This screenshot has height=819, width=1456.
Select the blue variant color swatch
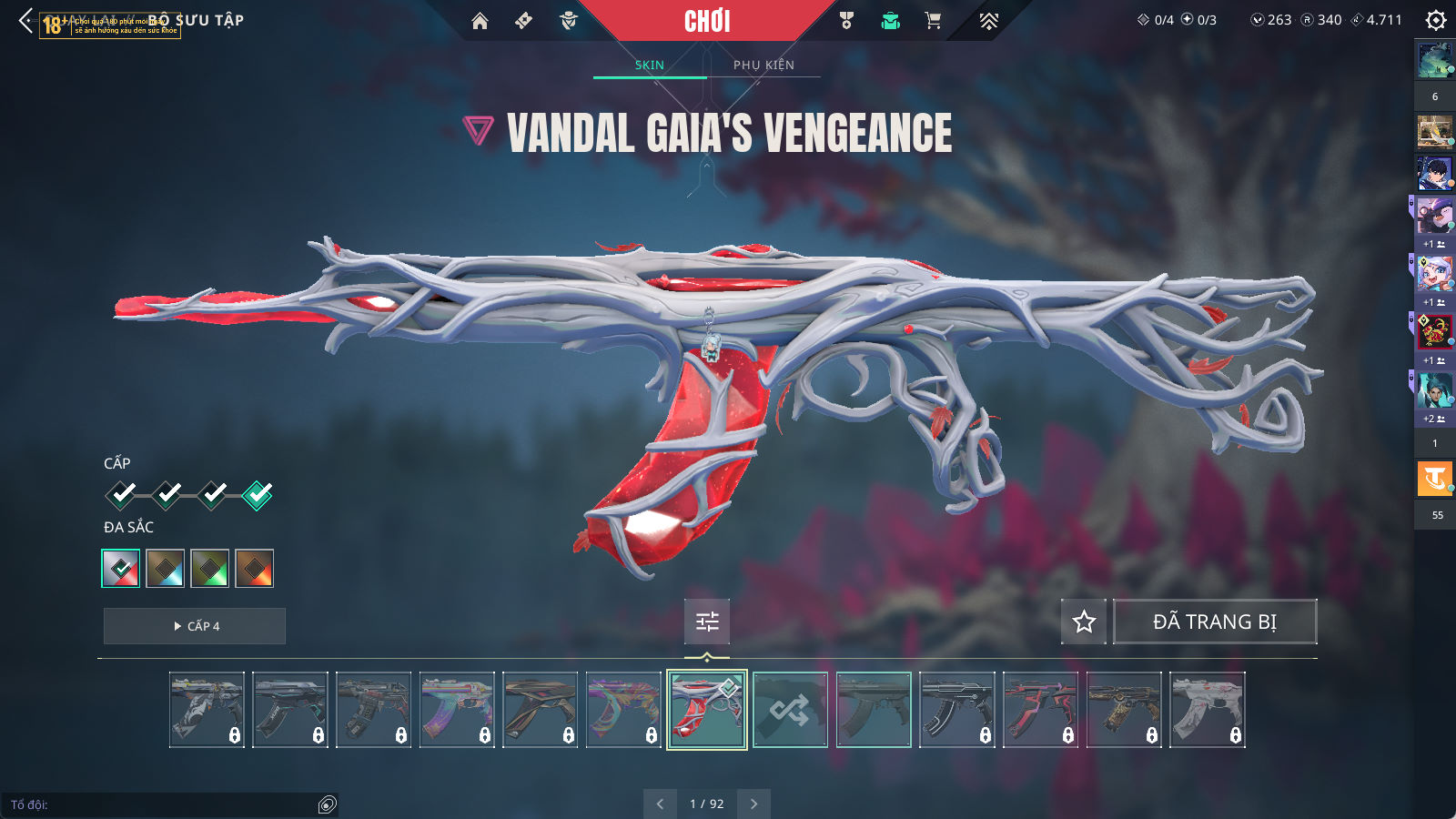coord(166,569)
